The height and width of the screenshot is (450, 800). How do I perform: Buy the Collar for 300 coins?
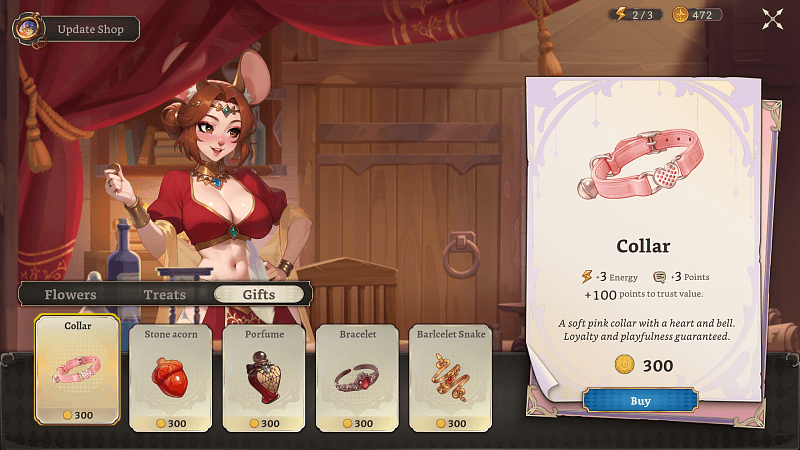click(640, 401)
